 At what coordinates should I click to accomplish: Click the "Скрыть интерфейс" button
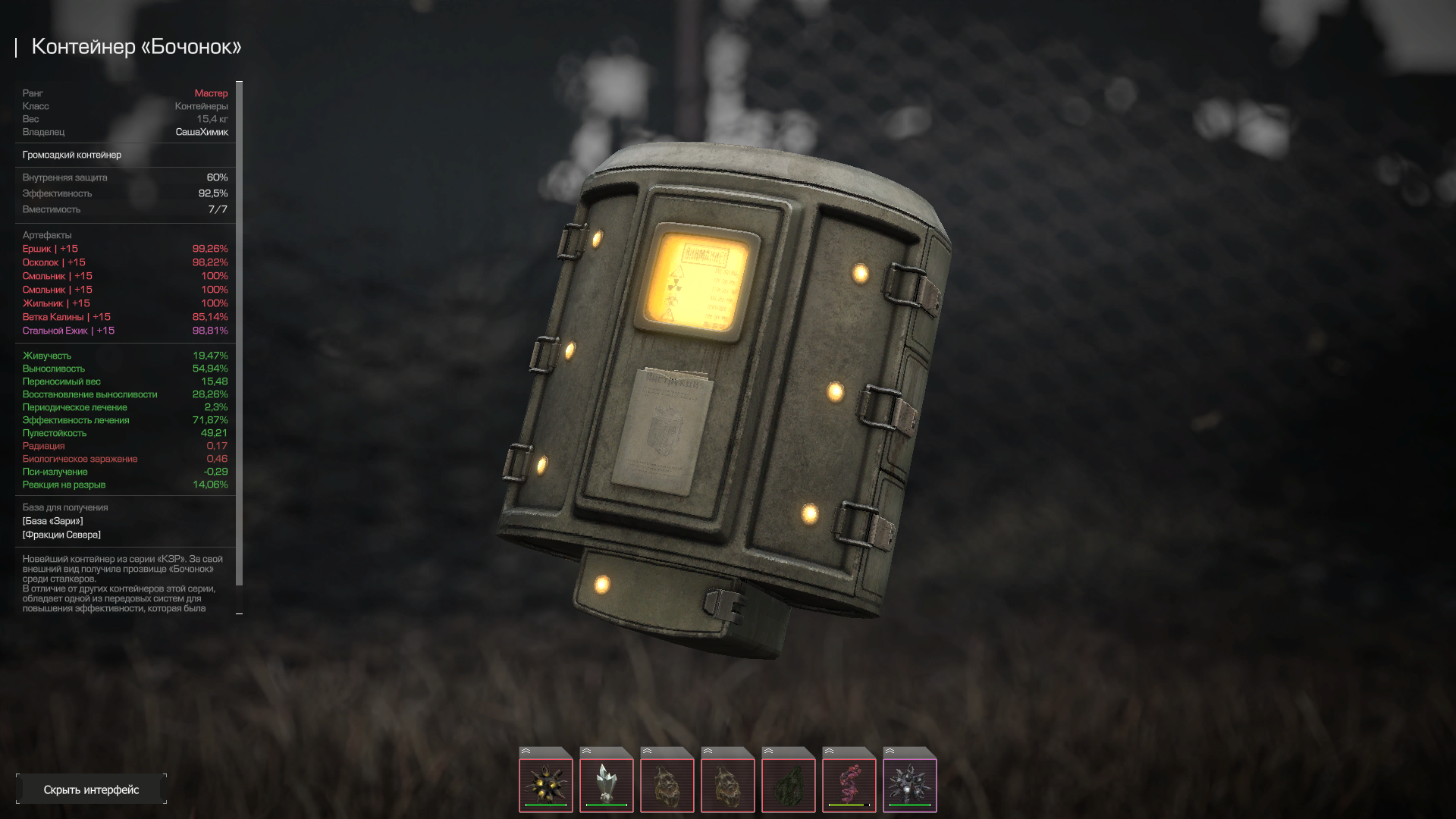91,789
